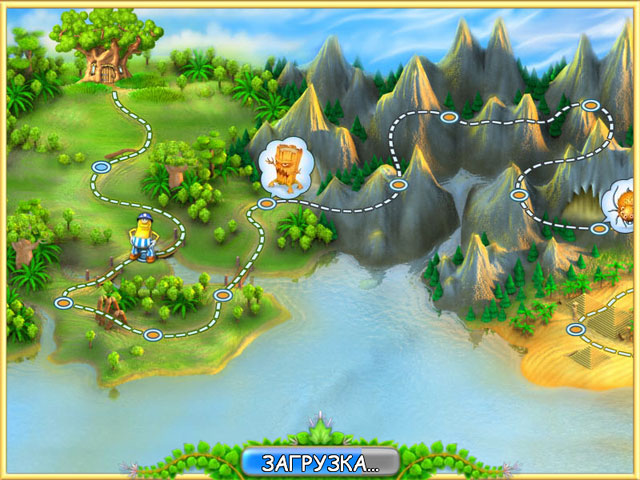
Task: Choose the level node under the yellow striped character
Action: (x=142, y=258)
